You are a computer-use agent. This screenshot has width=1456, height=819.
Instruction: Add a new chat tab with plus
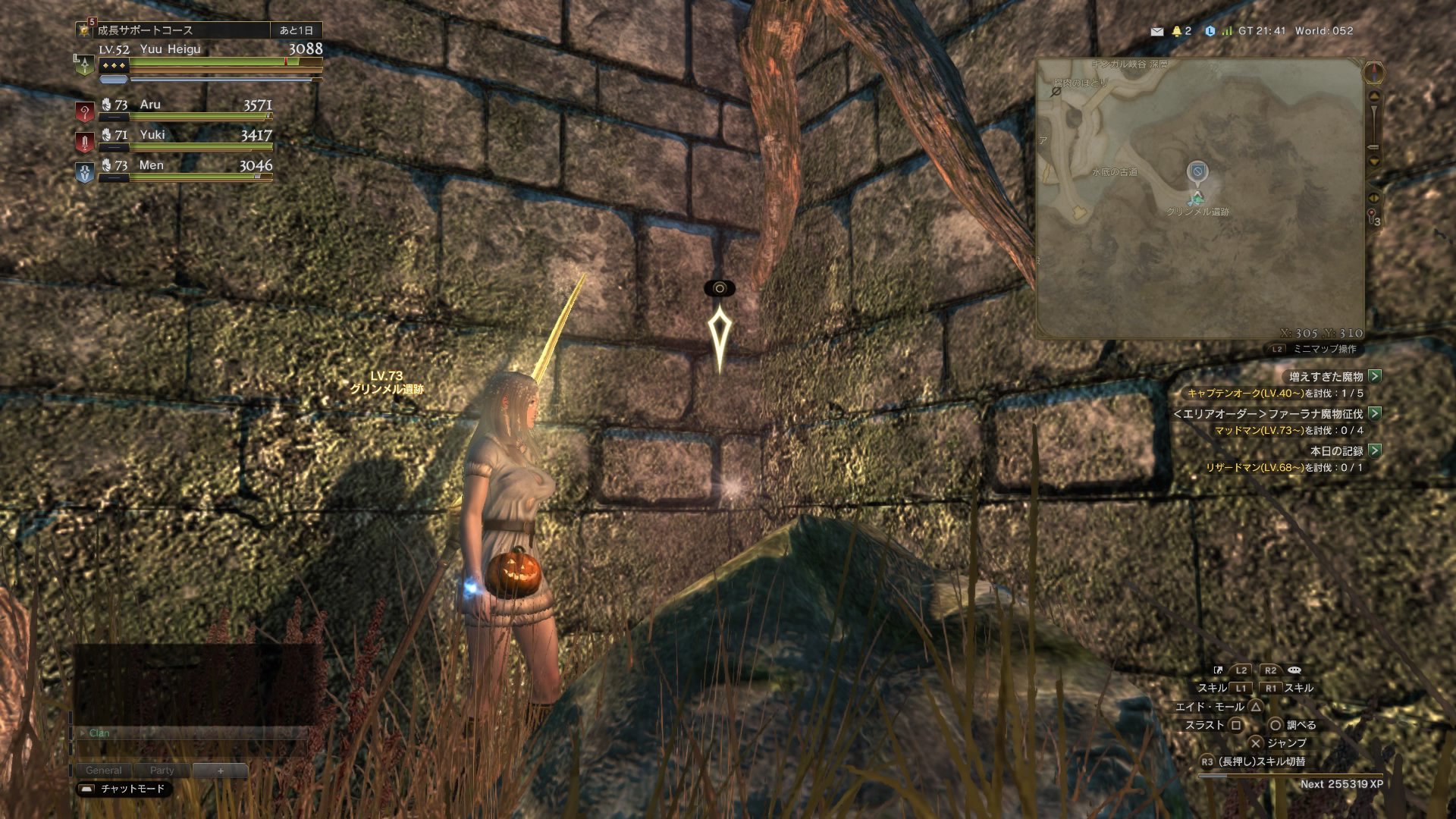tap(221, 770)
